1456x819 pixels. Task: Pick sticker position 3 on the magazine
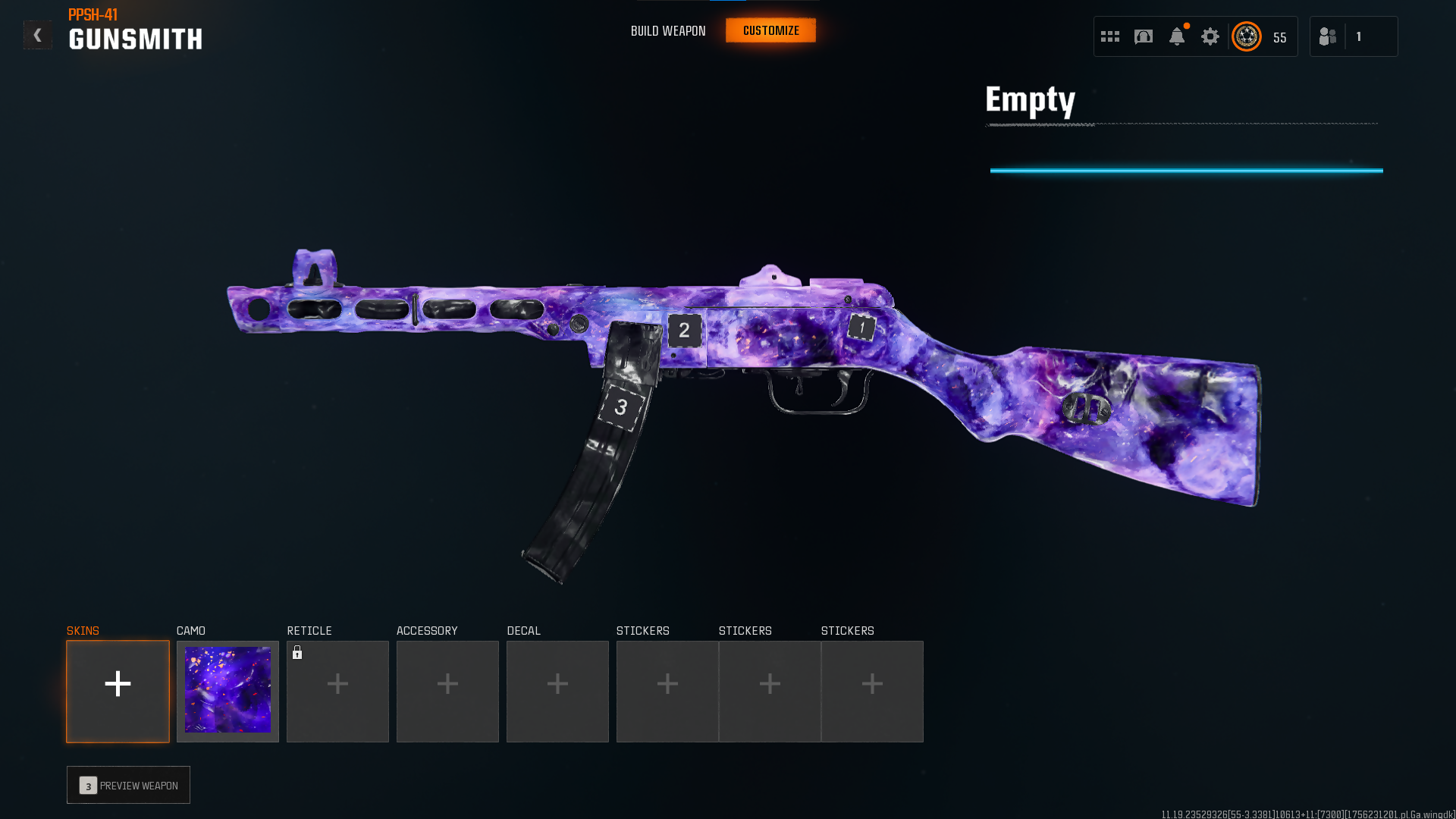621,407
